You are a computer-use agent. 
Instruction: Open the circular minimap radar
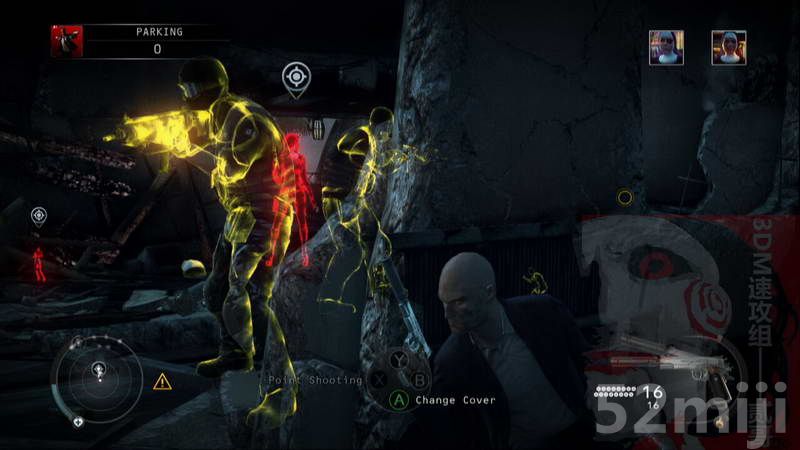[100, 379]
